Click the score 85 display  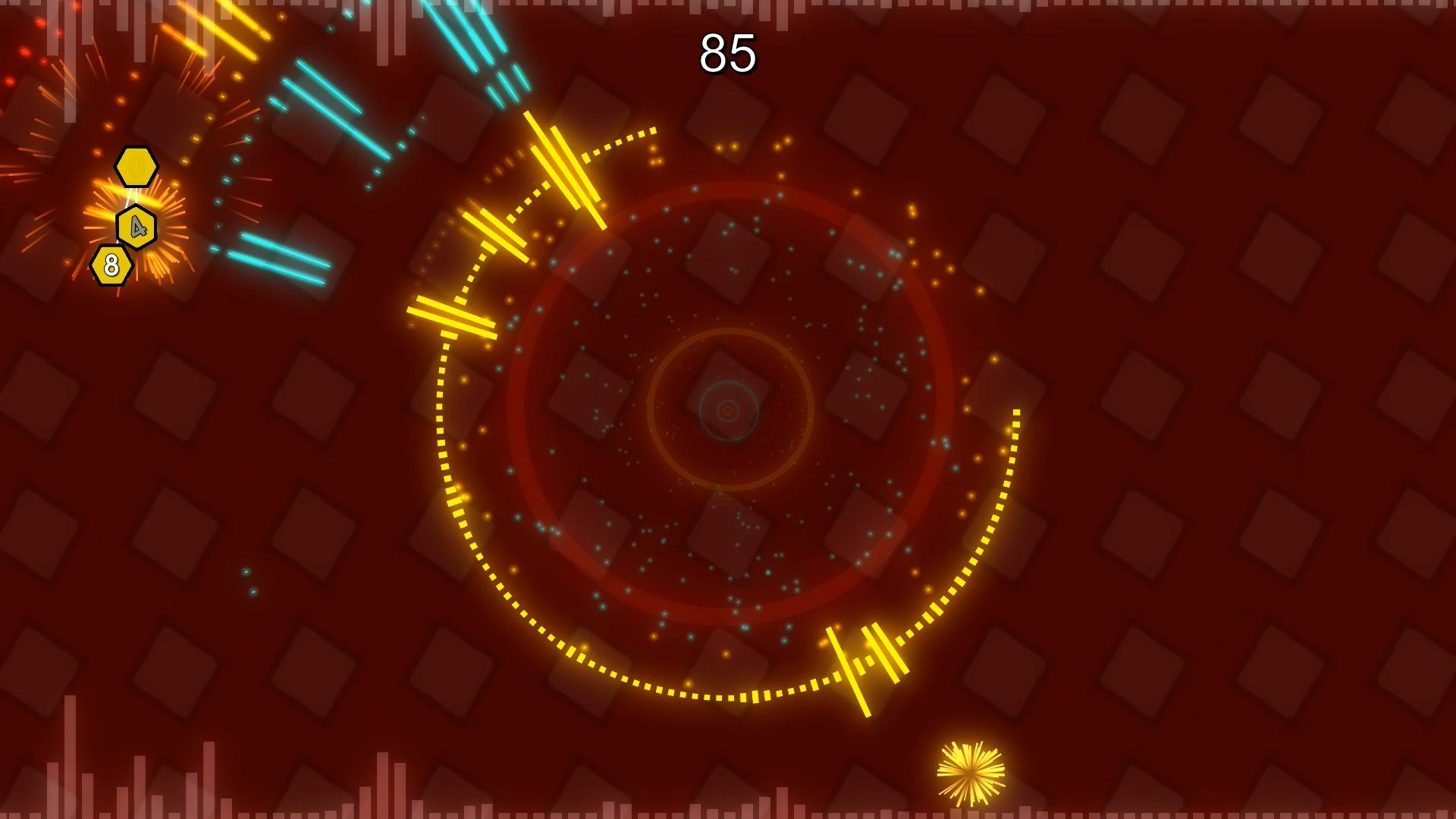point(727,52)
